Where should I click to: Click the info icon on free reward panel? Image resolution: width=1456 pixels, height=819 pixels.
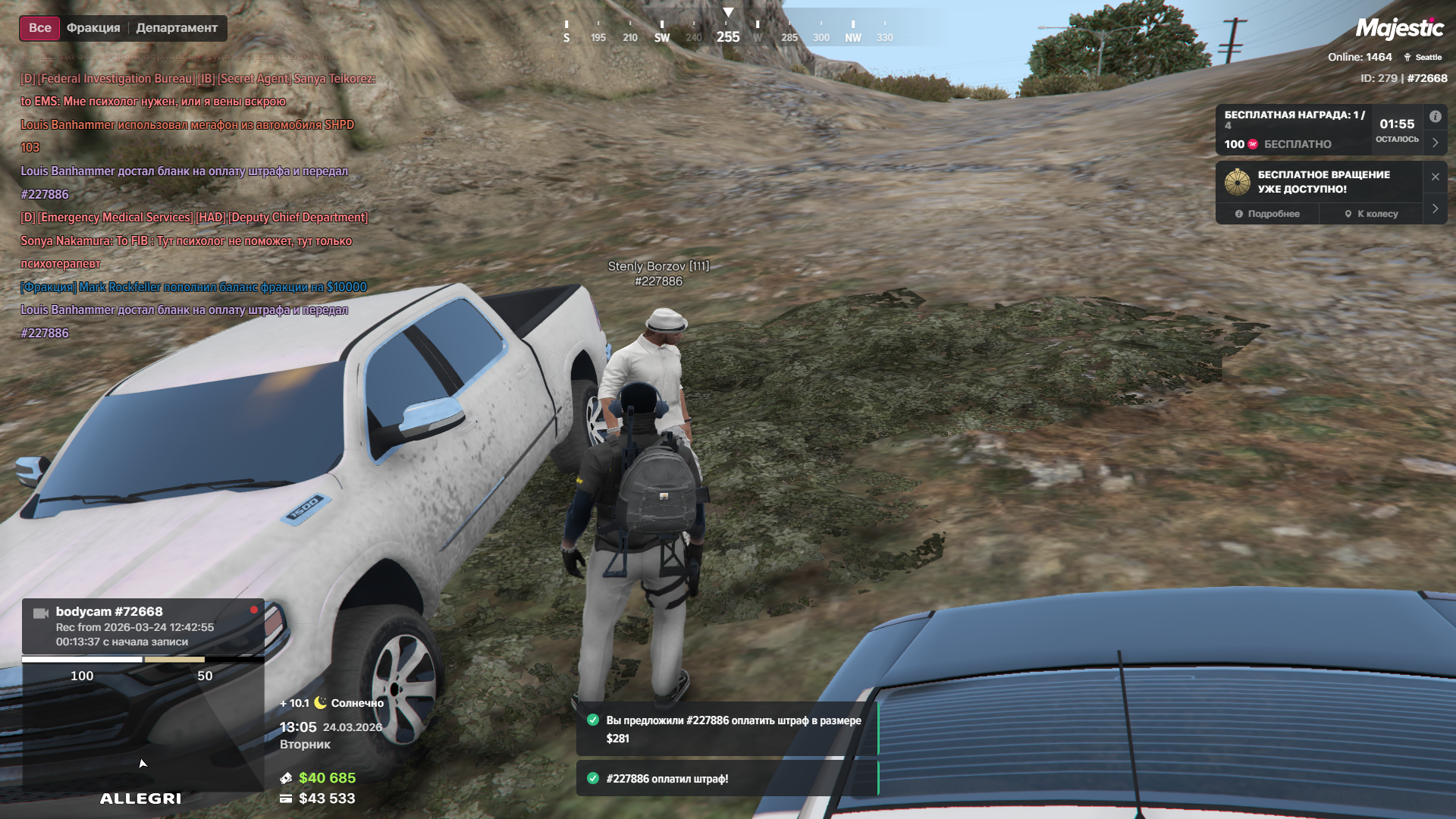pyautogui.click(x=1435, y=117)
